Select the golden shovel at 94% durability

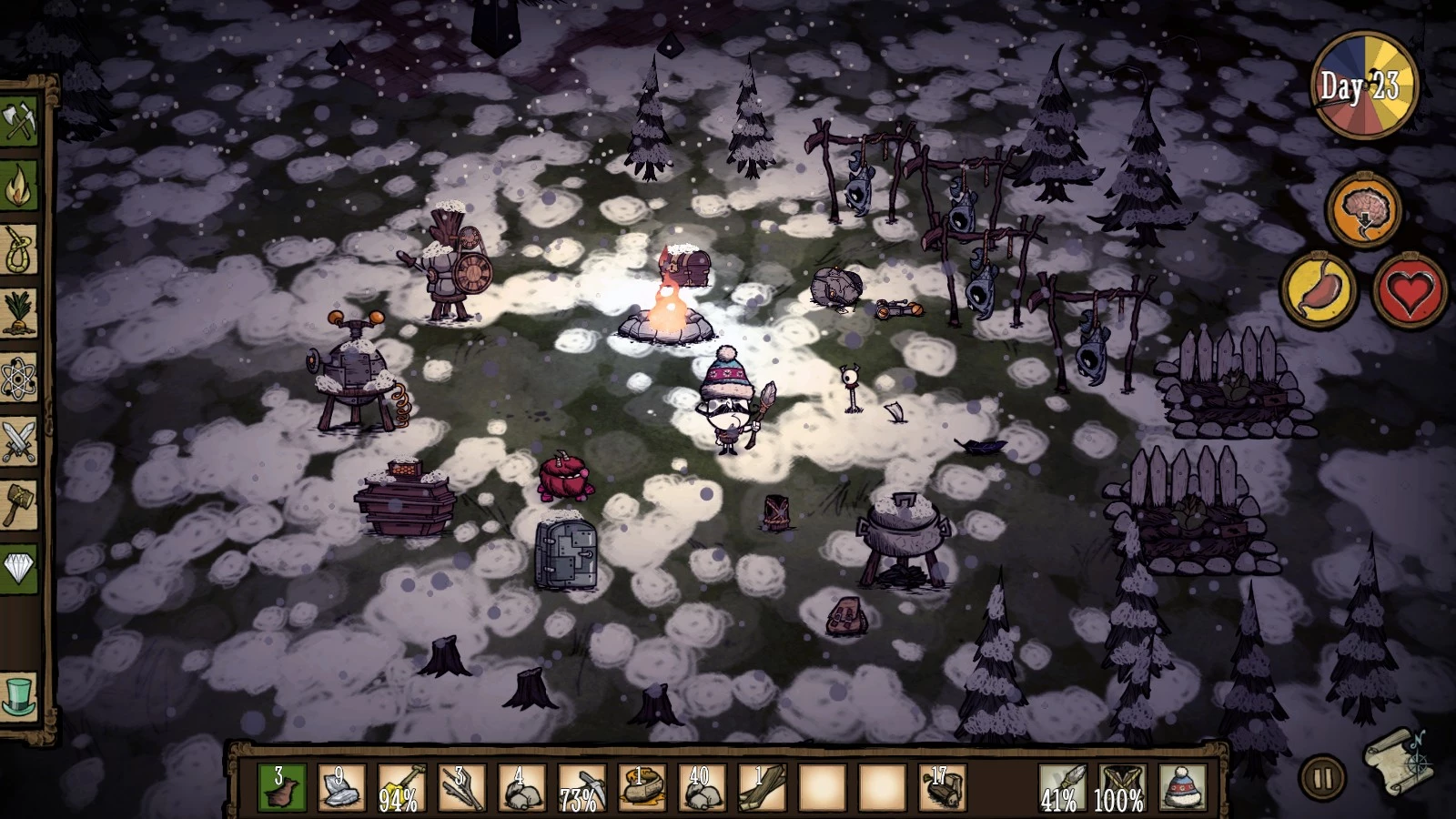pyautogui.click(x=401, y=787)
